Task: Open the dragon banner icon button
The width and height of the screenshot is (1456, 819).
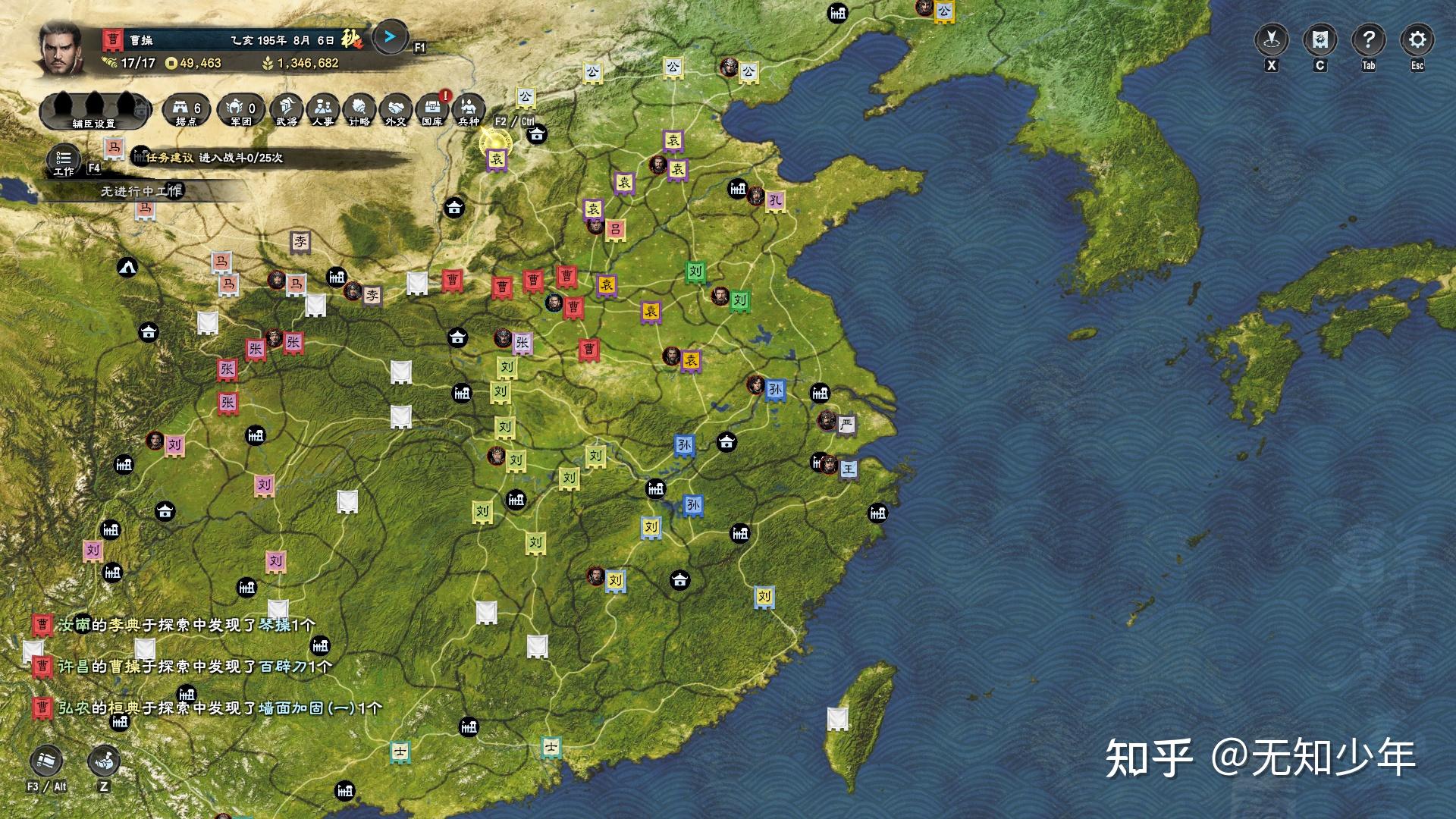Action: [x=1319, y=39]
